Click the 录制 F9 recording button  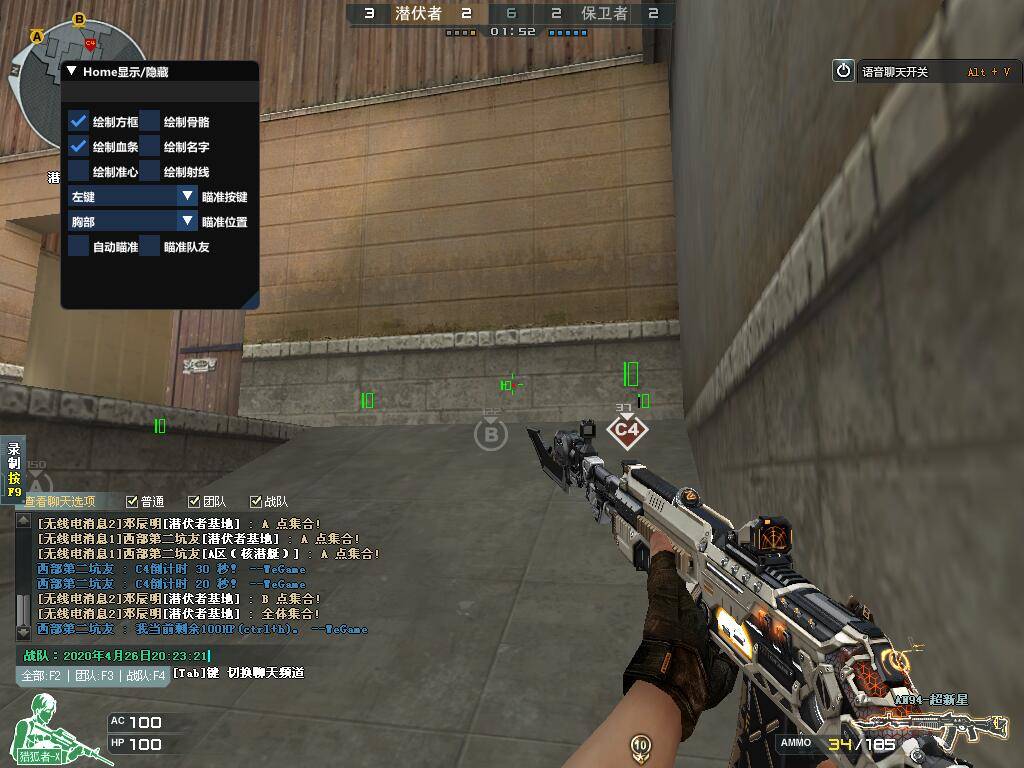(x=14, y=470)
